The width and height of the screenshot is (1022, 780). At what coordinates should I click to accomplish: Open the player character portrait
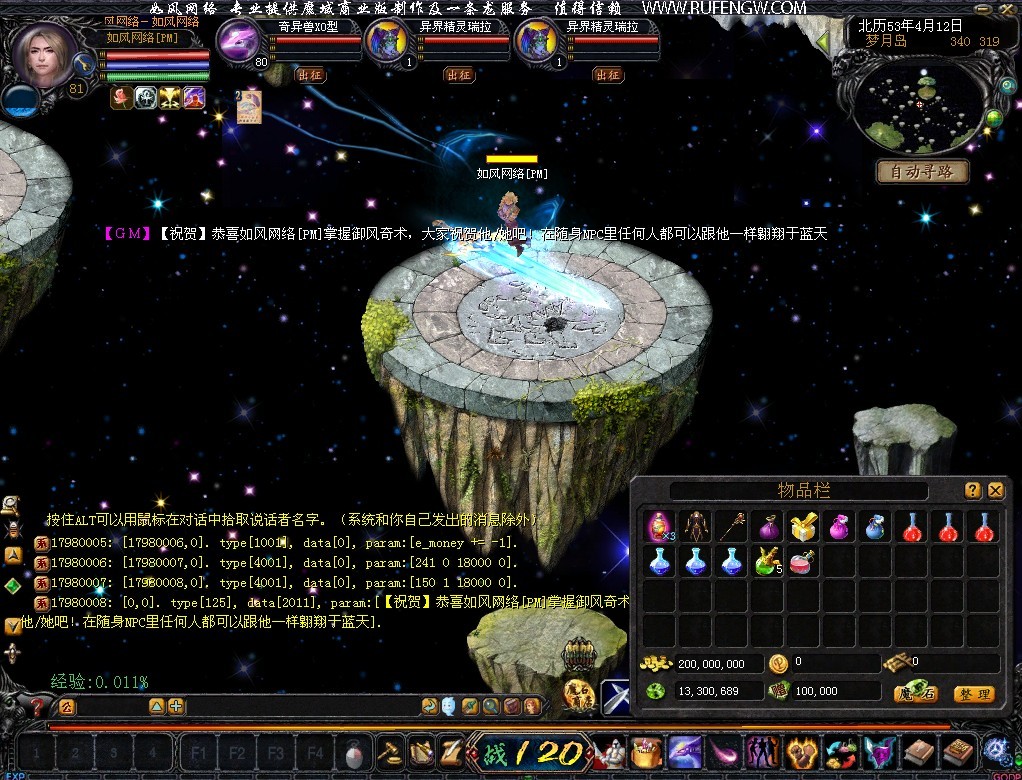[45, 54]
